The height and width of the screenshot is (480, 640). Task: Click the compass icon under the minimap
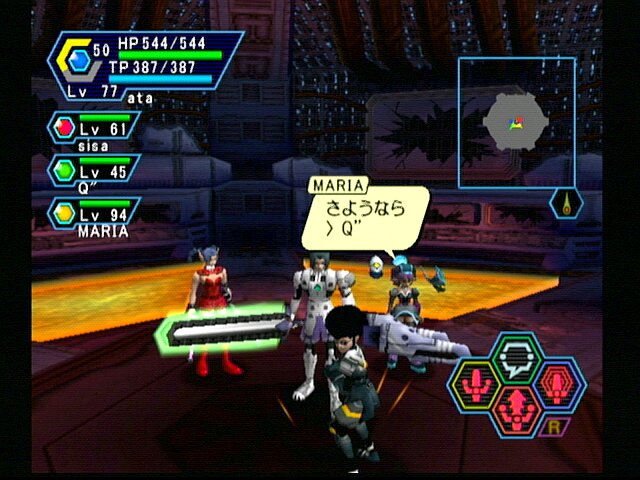[566, 204]
